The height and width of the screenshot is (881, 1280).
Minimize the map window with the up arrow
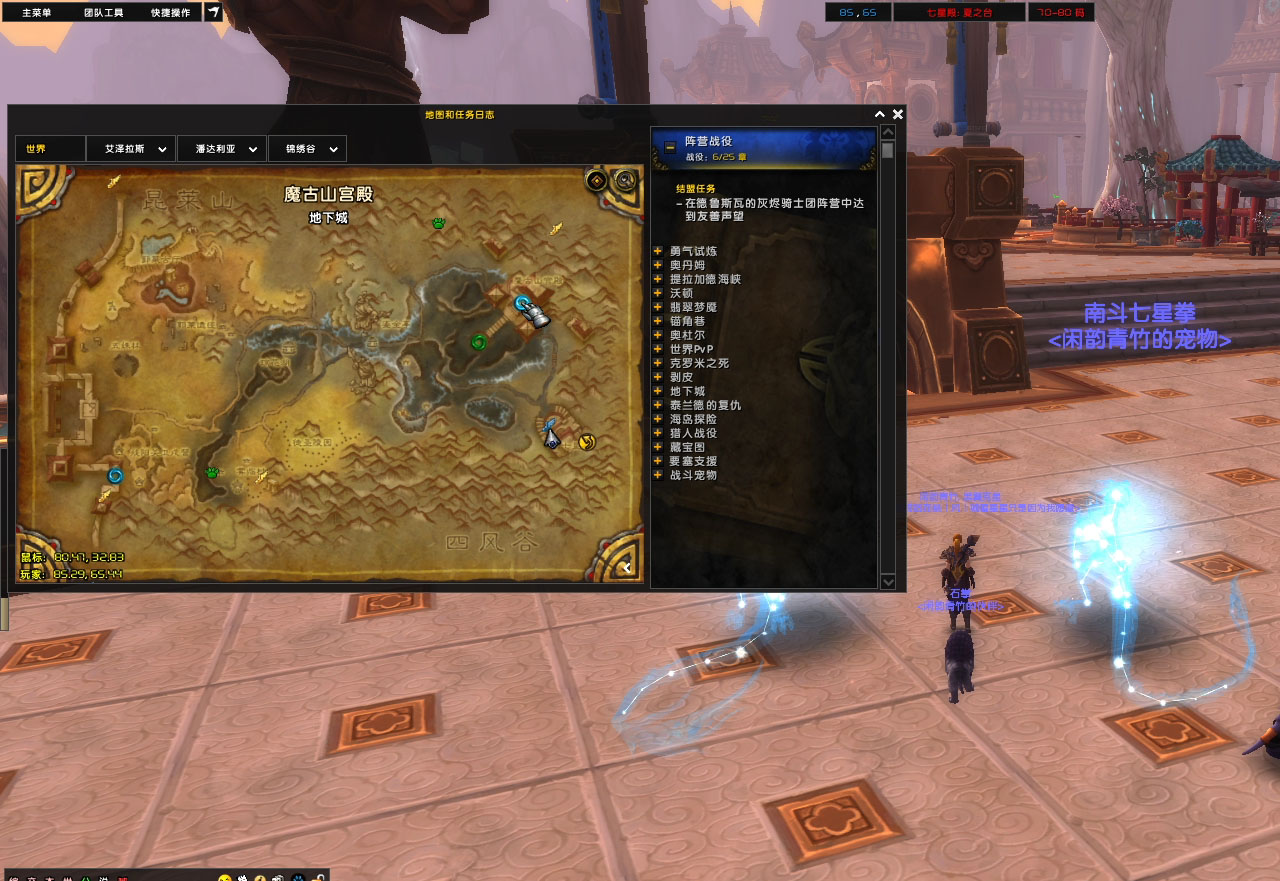pyautogui.click(x=880, y=114)
